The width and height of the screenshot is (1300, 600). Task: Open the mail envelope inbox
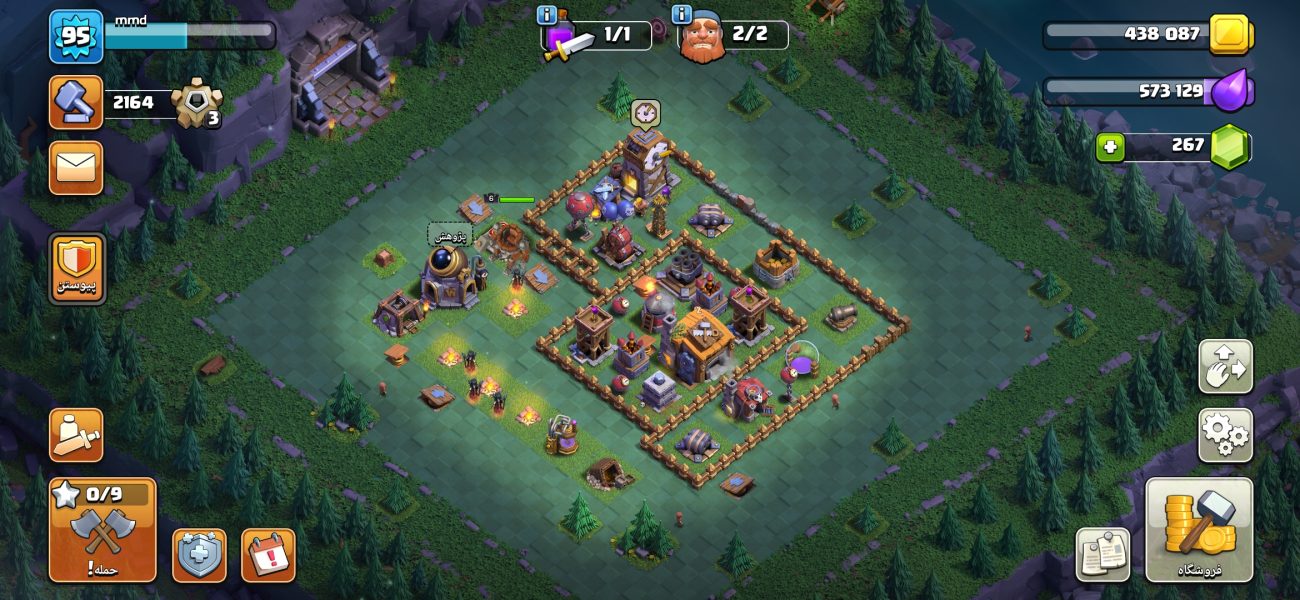point(76,167)
